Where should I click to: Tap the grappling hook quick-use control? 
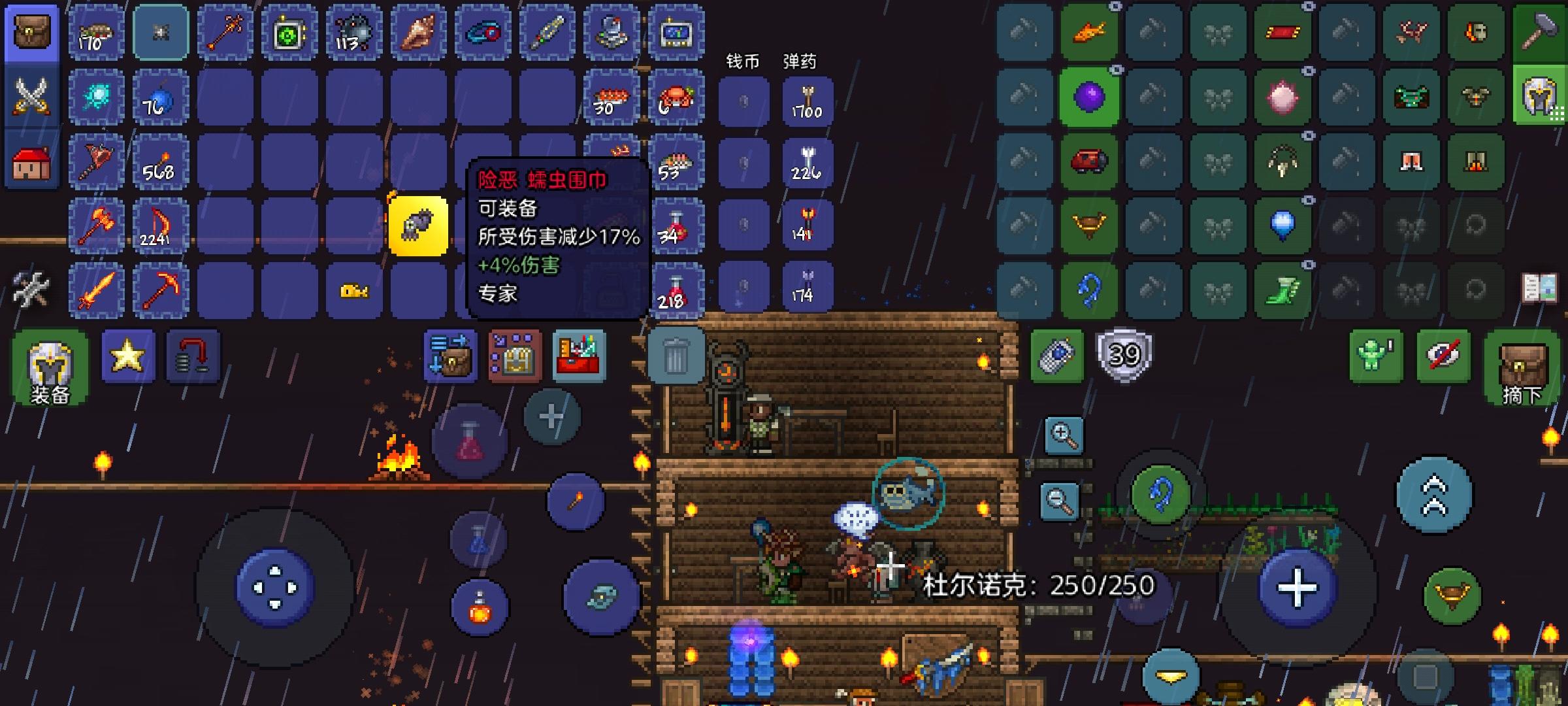pyautogui.click(x=1161, y=492)
